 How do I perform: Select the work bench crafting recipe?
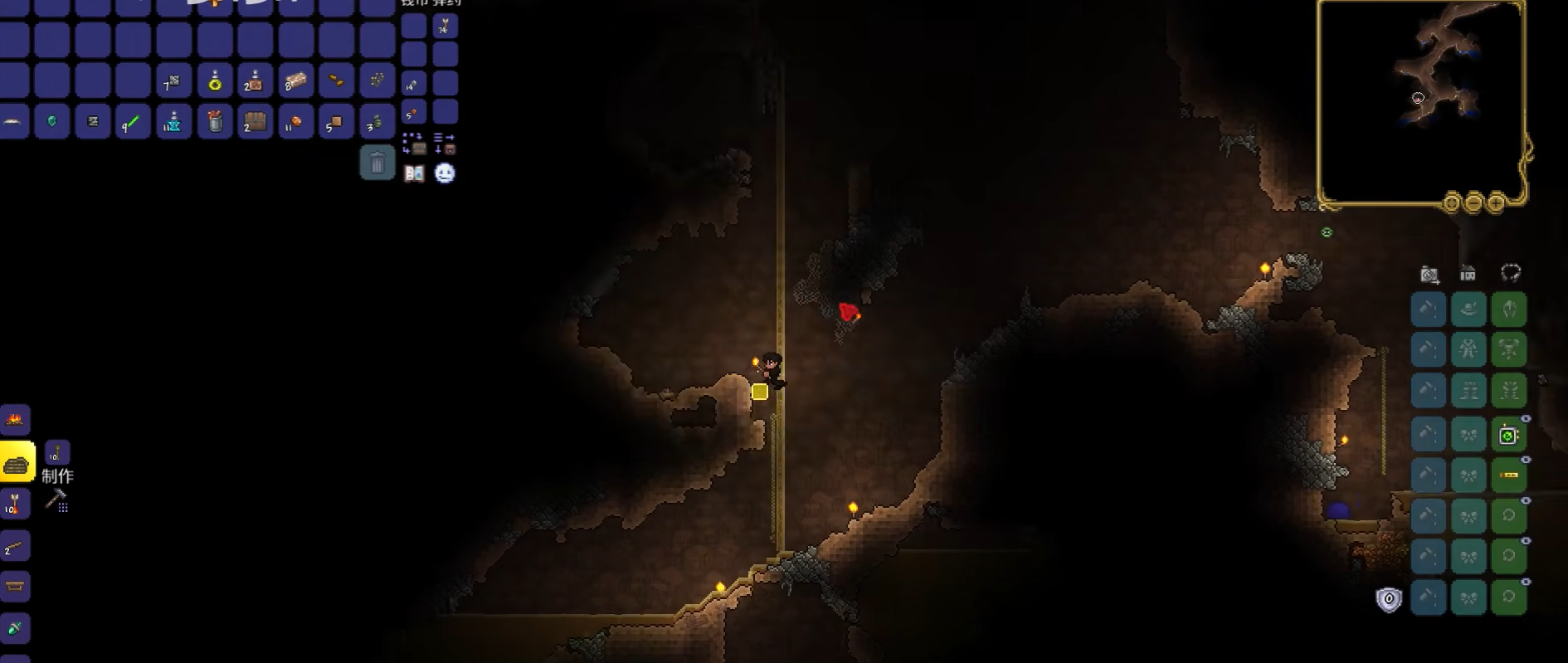pos(15,587)
